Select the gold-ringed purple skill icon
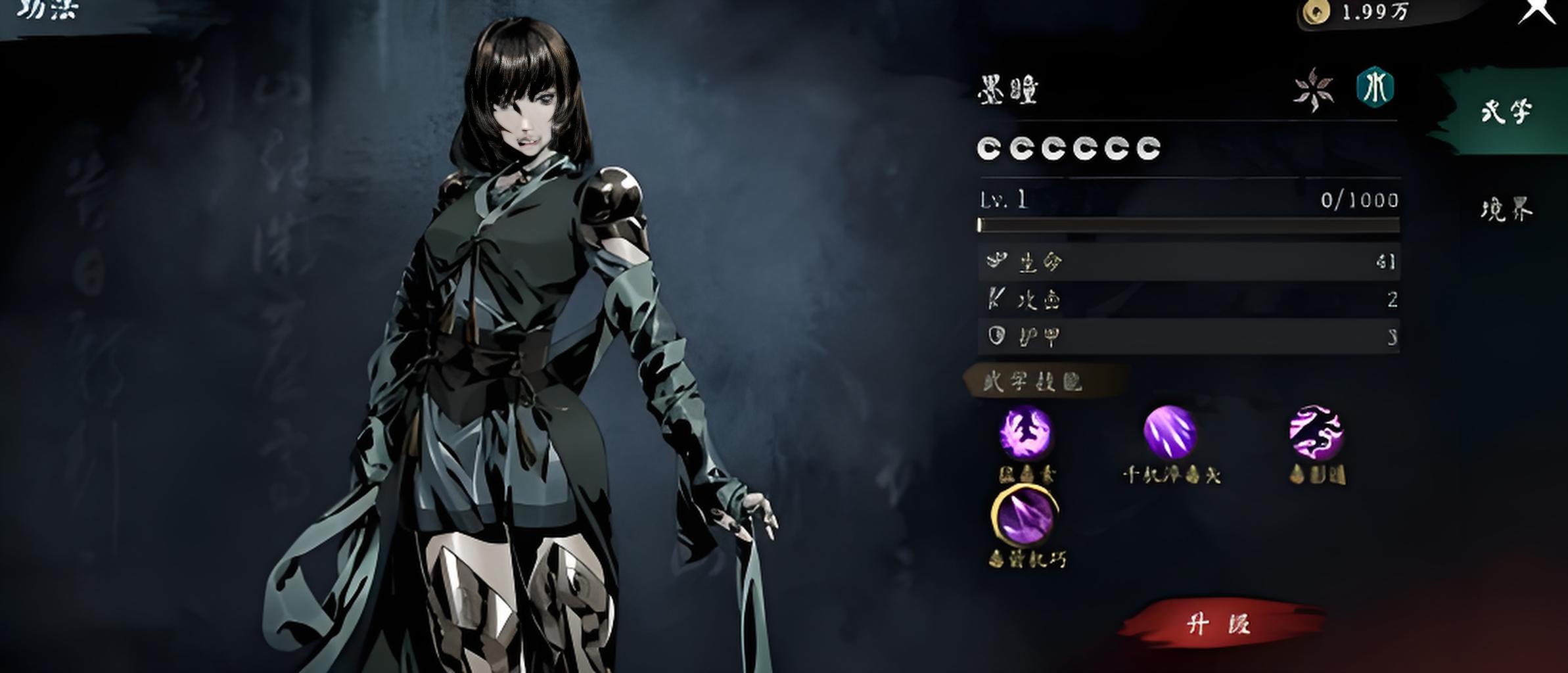 pos(1025,515)
